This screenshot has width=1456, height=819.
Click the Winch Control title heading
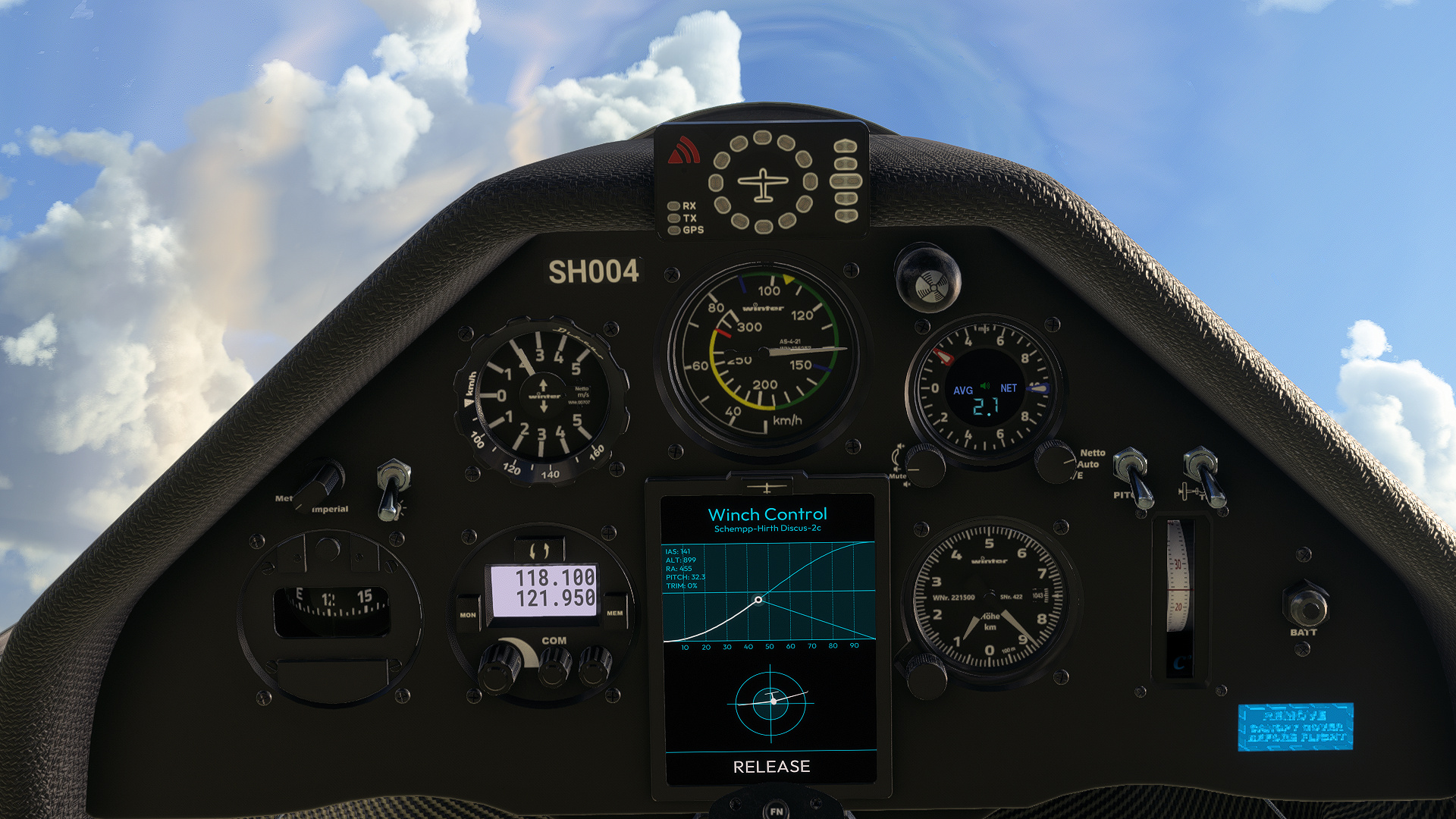[x=768, y=514]
